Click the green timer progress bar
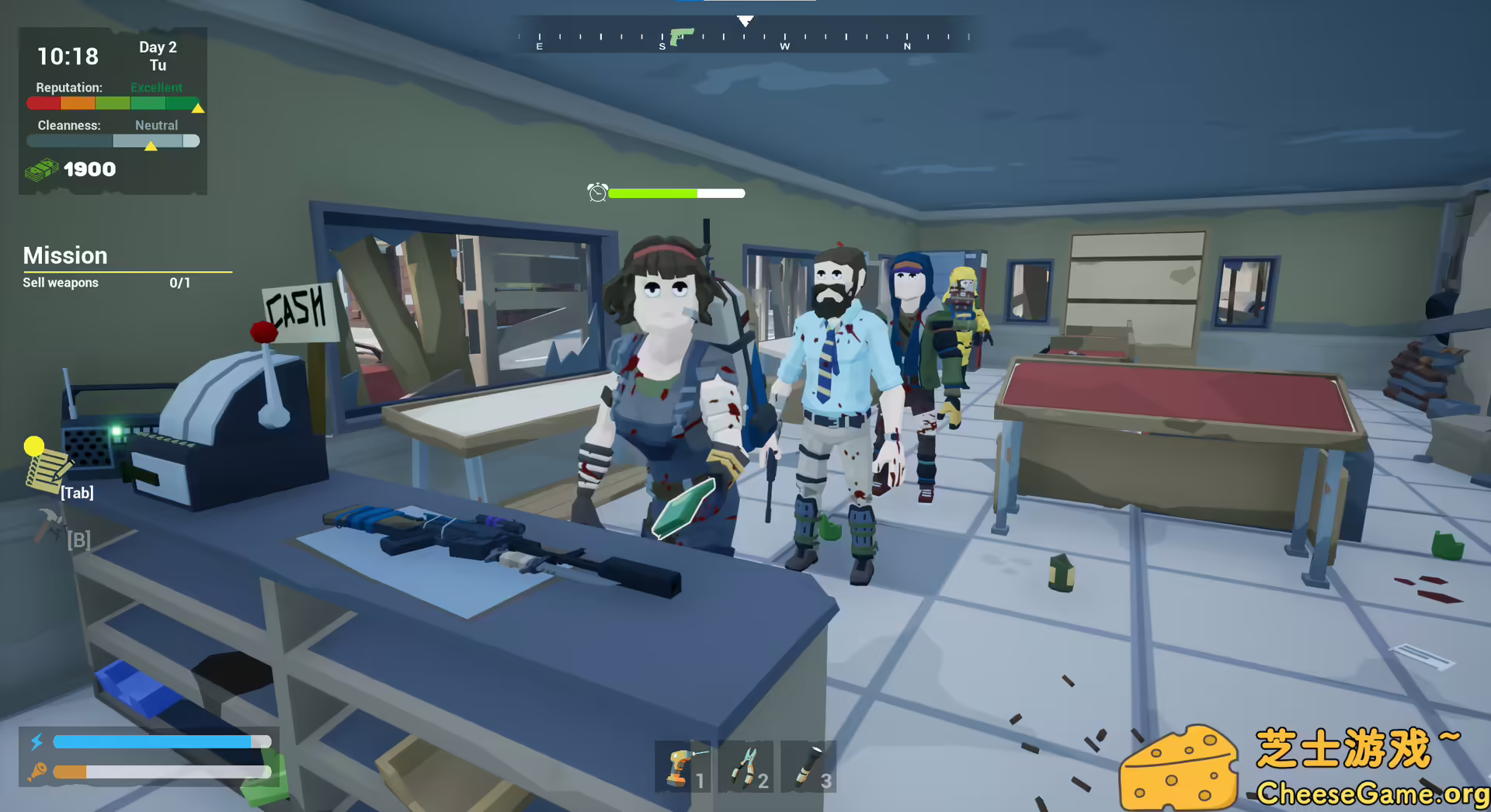The height and width of the screenshot is (812, 1491). pyautogui.click(x=655, y=193)
